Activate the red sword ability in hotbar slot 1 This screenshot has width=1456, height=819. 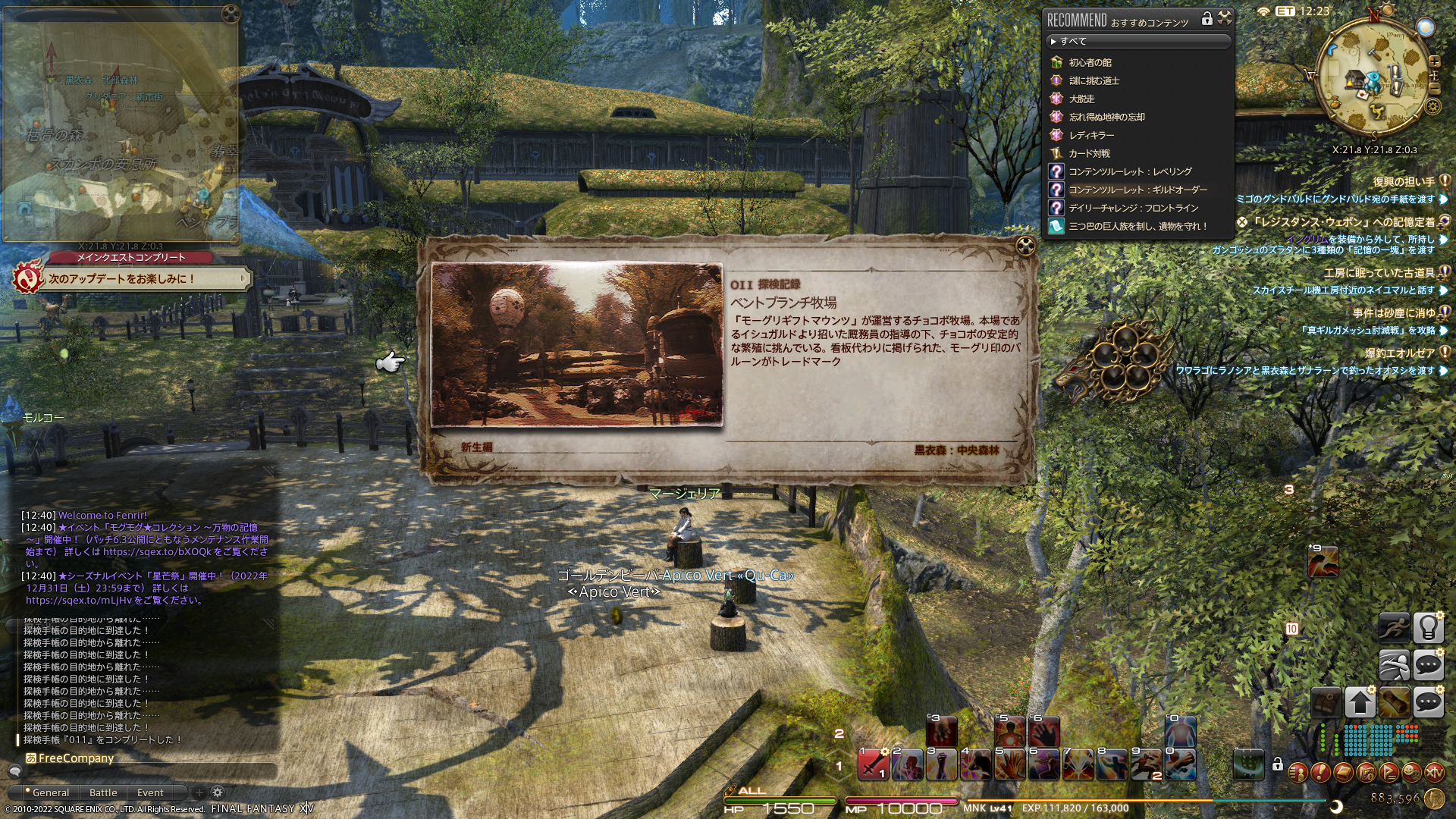(x=873, y=764)
